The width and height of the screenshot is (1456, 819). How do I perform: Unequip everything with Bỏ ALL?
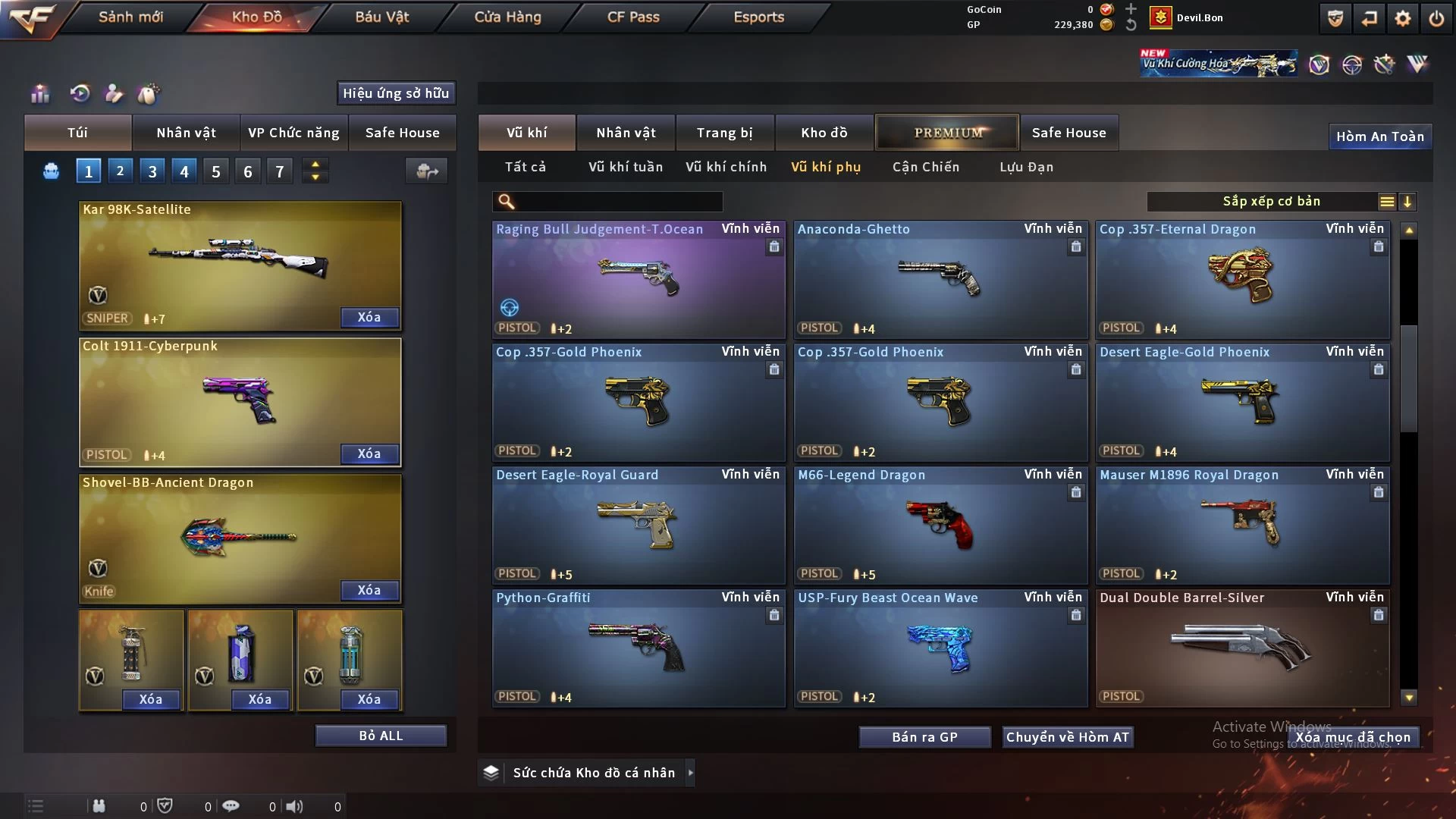(381, 736)
